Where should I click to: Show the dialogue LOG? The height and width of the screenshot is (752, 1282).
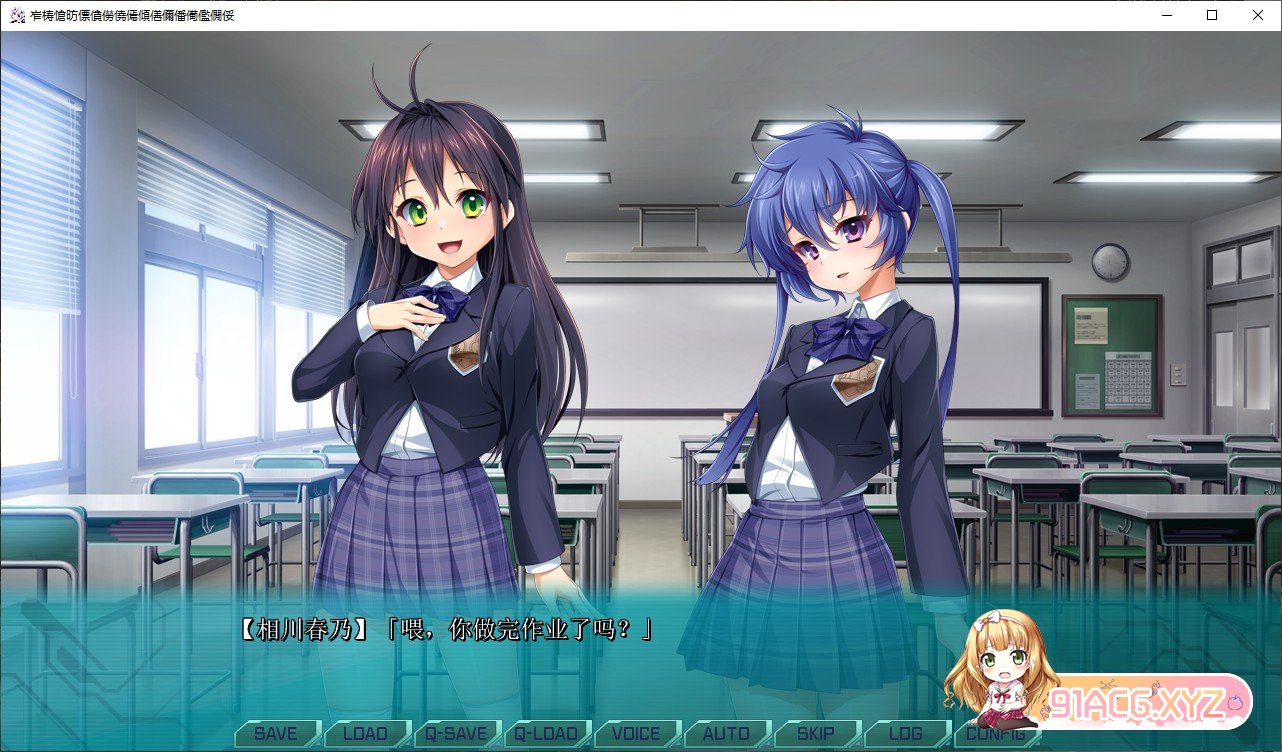(906, 734)
